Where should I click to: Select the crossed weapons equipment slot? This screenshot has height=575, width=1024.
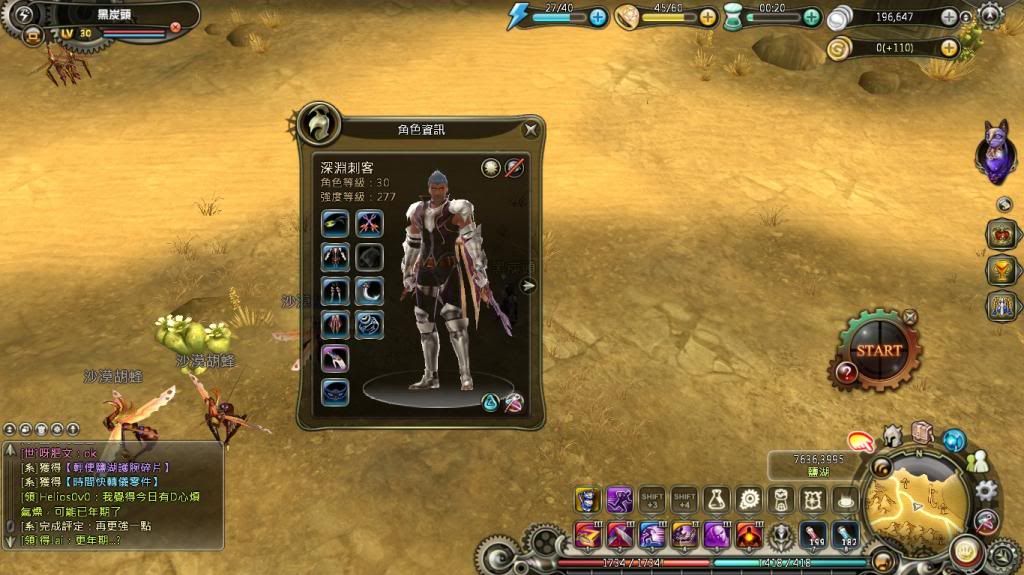pos(369,223)
